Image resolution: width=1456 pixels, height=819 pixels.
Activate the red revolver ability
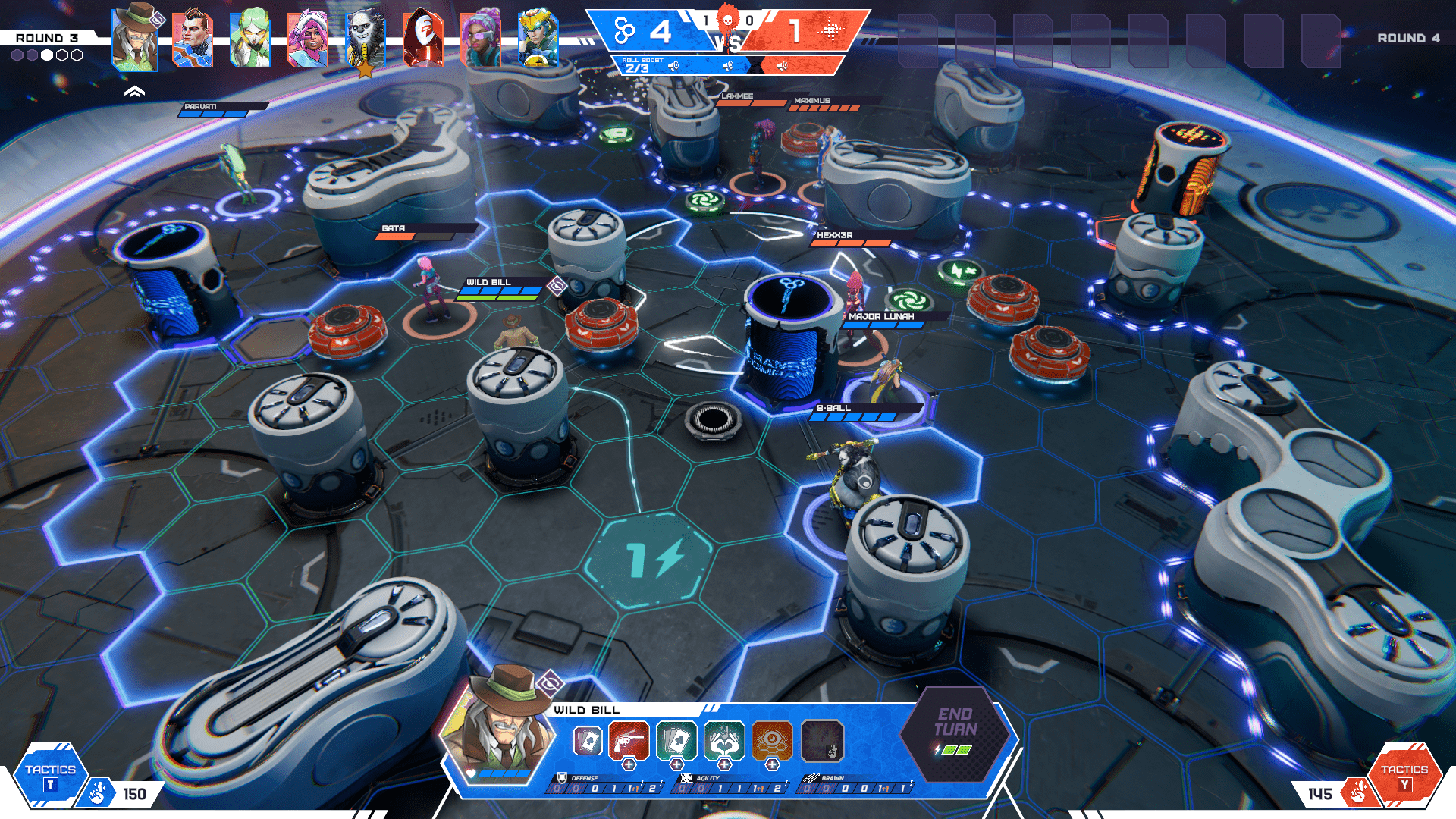pos(628,739)
